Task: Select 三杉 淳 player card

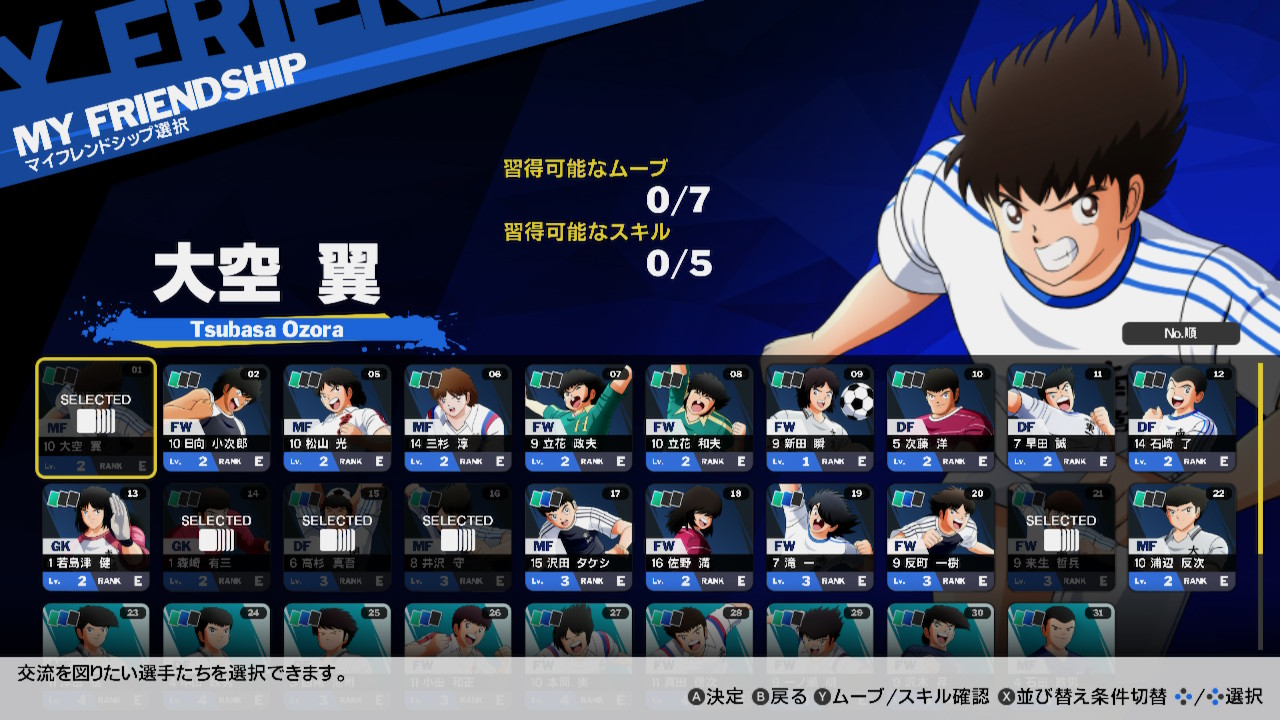Action: pos(459,418)
